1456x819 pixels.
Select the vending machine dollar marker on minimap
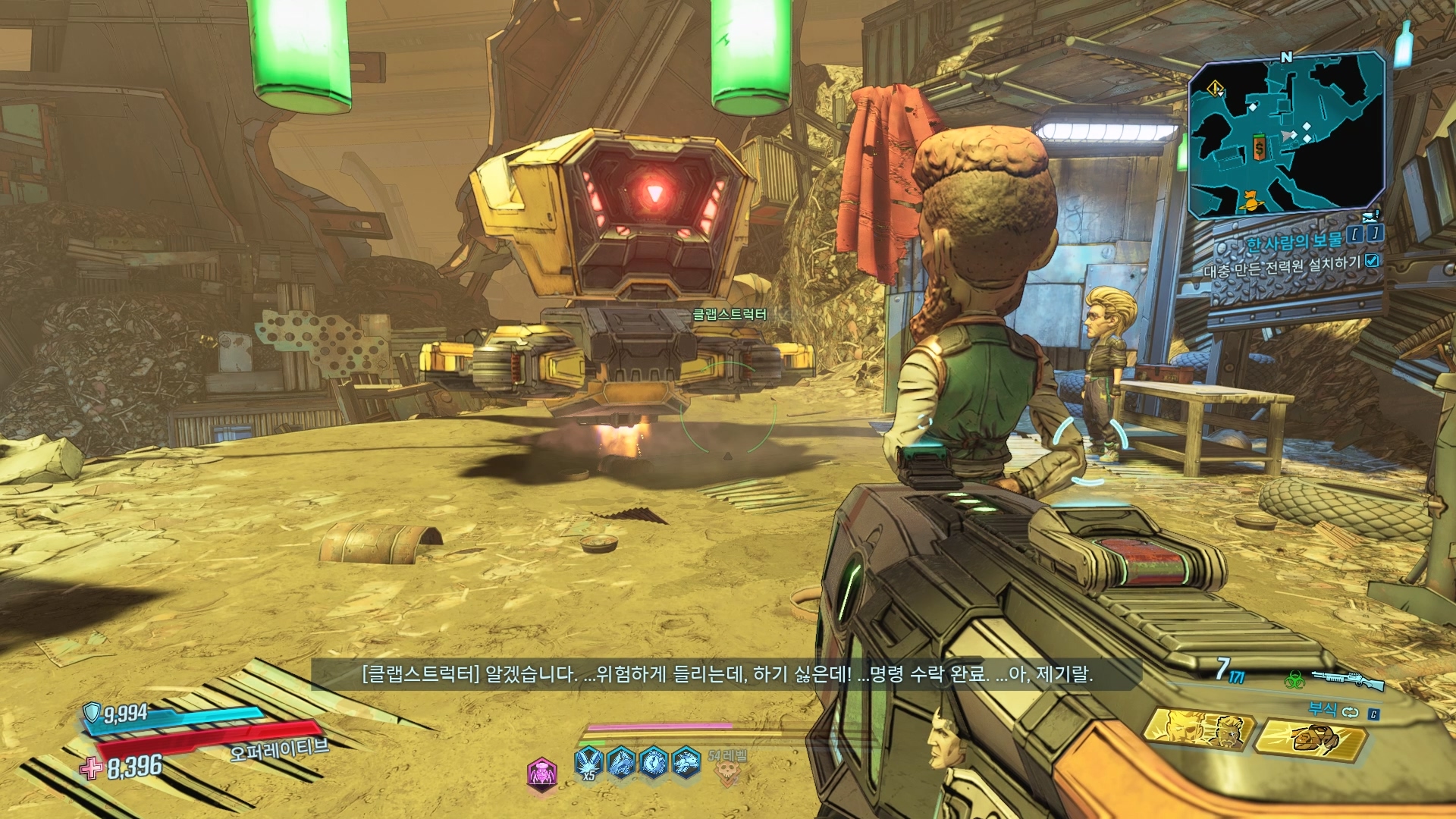1260,149
